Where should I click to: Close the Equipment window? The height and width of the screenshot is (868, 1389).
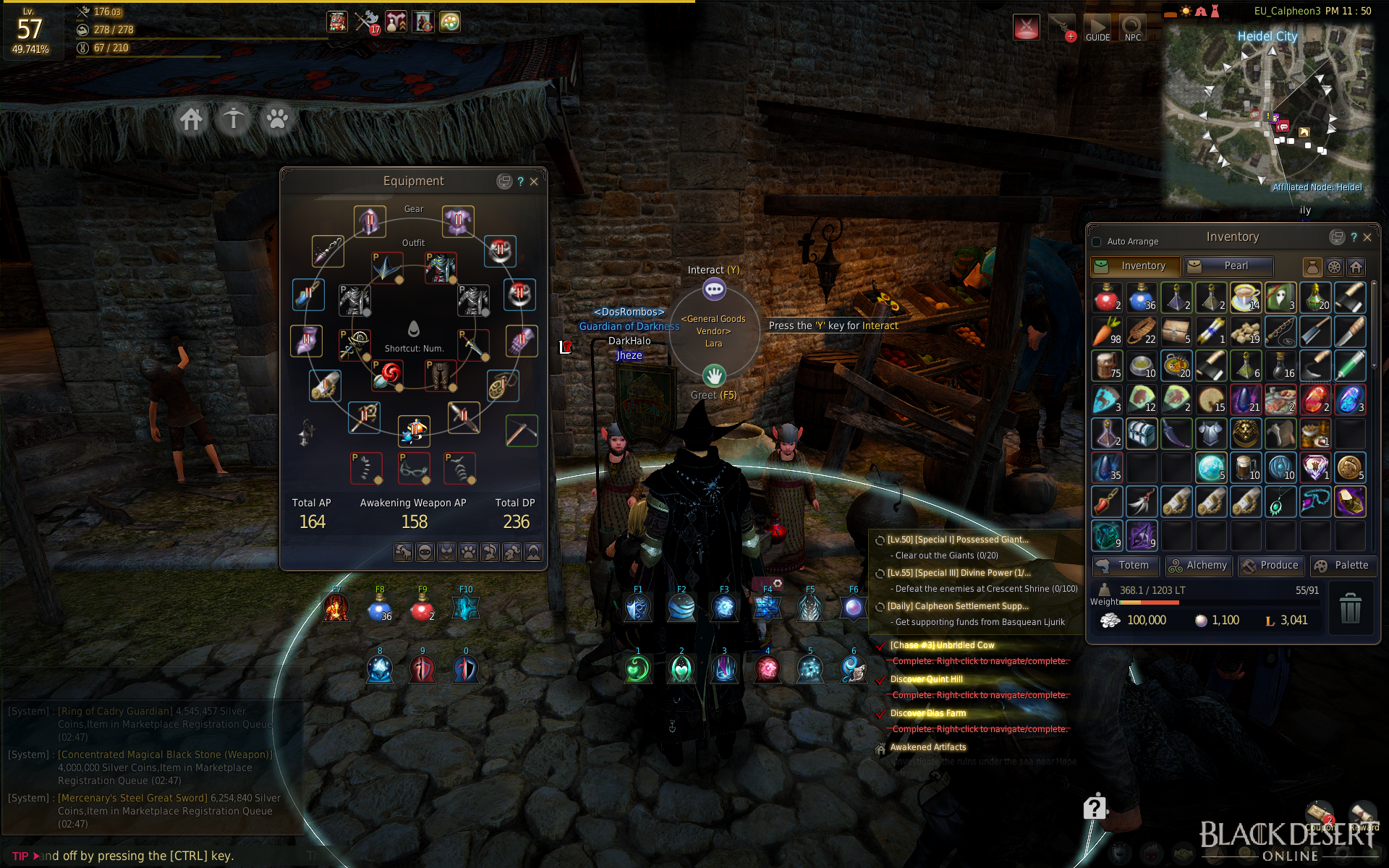click(534, 182)
